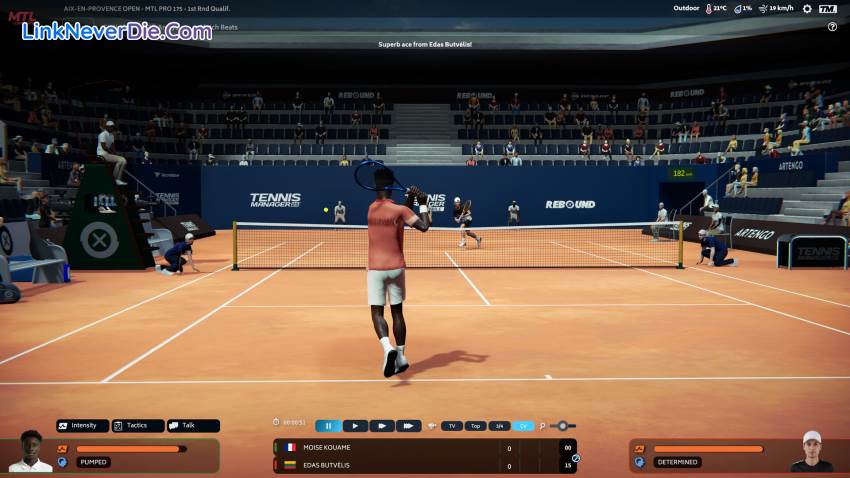This screenshot has height=478, width=850.
Task: Switch to the Top camera view
Action: (x=476, y=426)
